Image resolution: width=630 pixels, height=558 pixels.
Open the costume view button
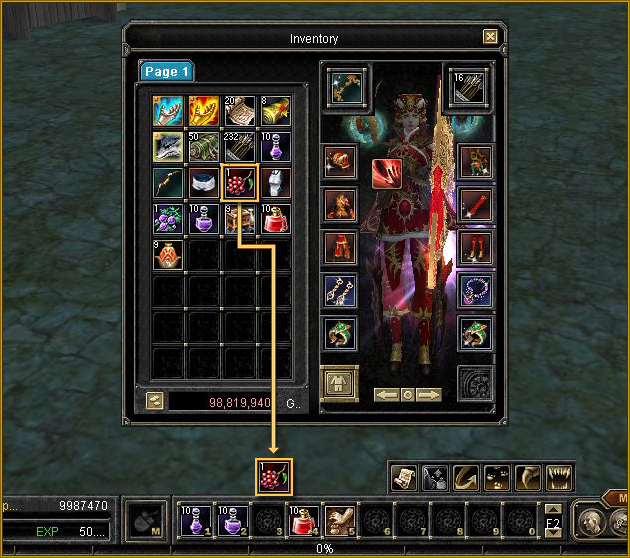tap(338, 384)
